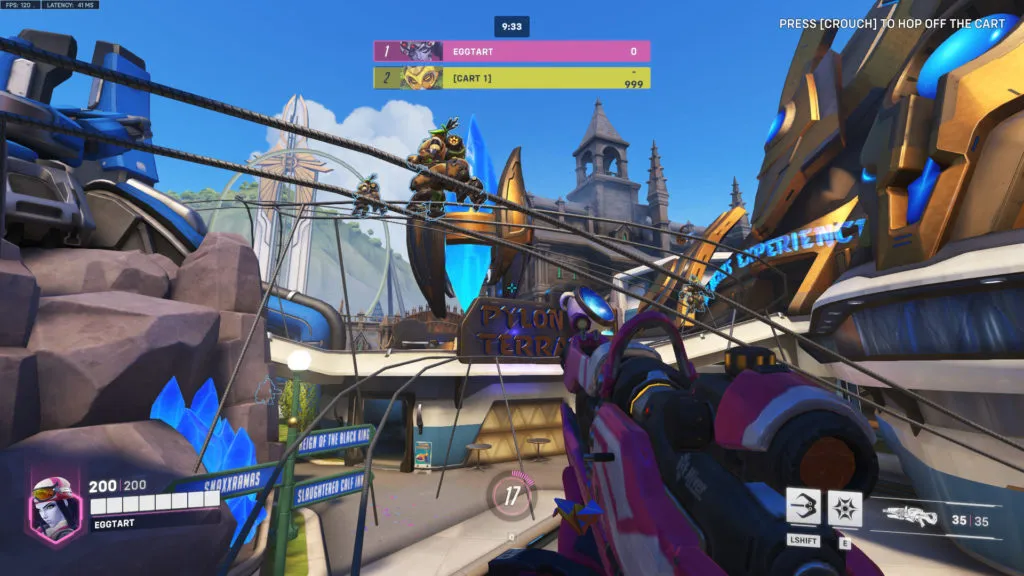Activate the Grappling Hook ability icon
Screen dimensions: 1024x576
[803, 507]
